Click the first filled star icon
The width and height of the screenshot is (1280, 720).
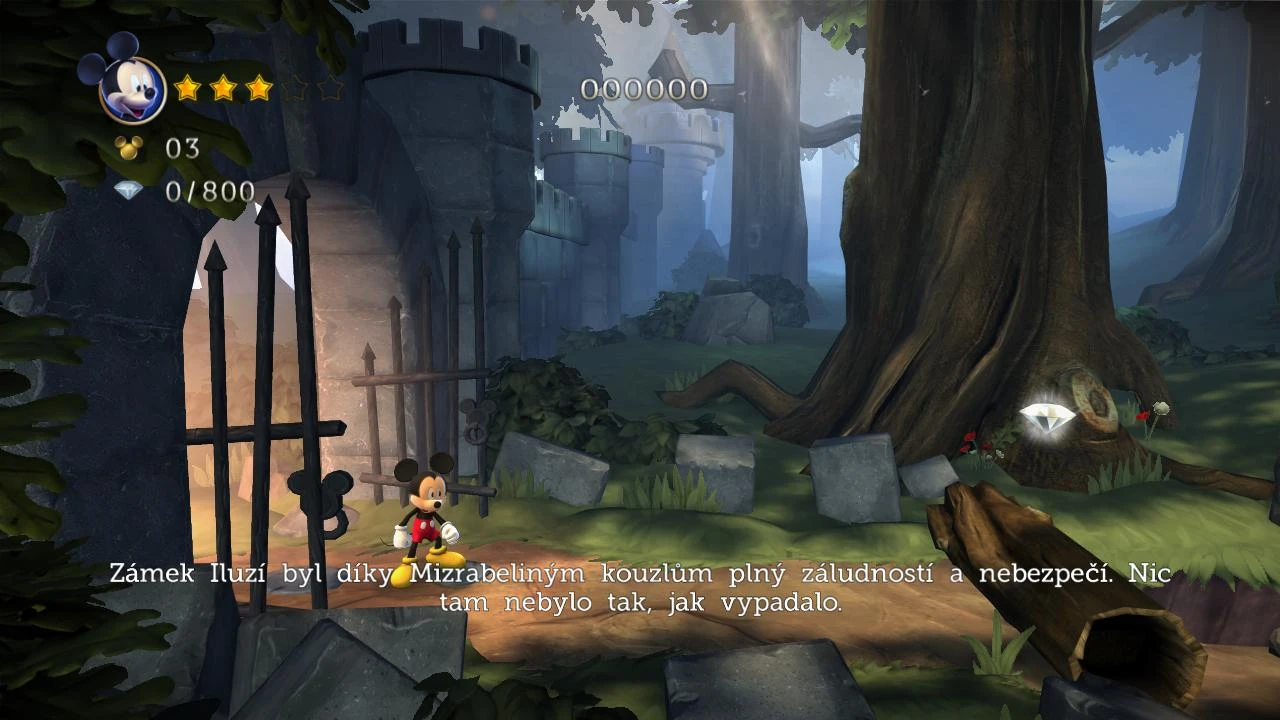coord(186,88)
